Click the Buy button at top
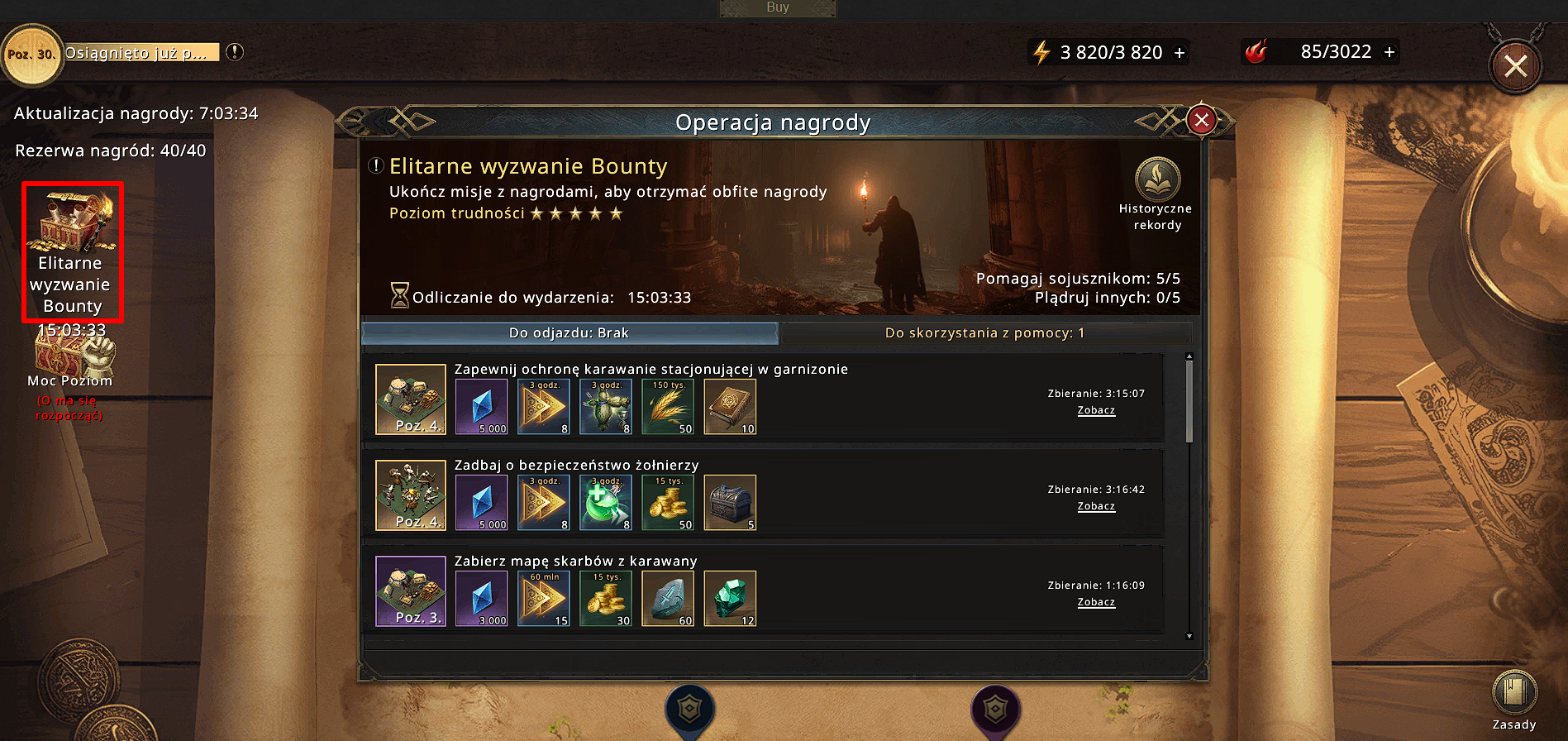The width and height of the screenshot is (1568, 741). [777, 7]
